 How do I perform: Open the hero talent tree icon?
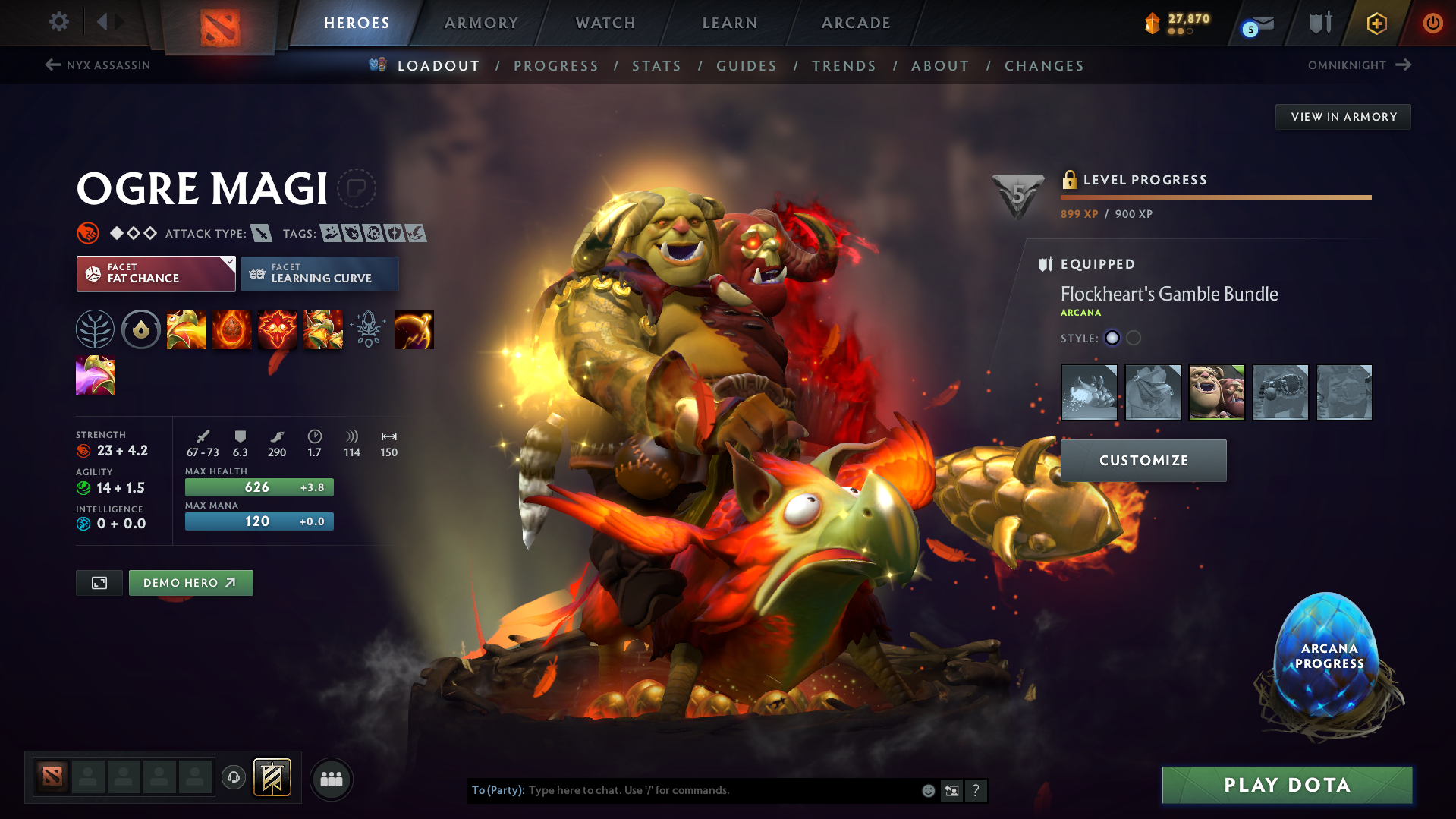click(95, 329)
